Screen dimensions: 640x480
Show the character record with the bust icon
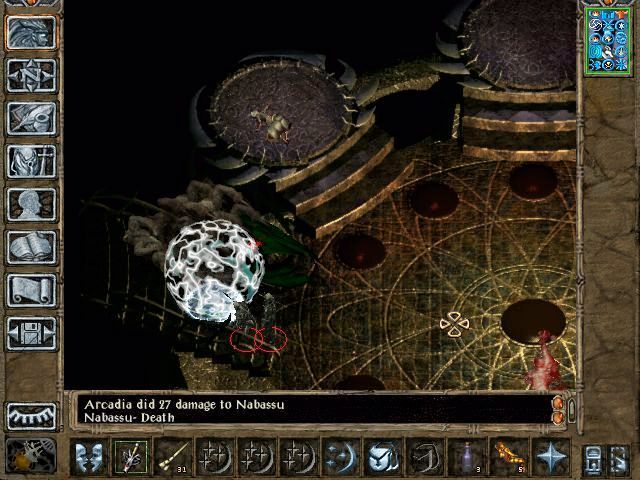pyautogui.click(x=31, y=204)
